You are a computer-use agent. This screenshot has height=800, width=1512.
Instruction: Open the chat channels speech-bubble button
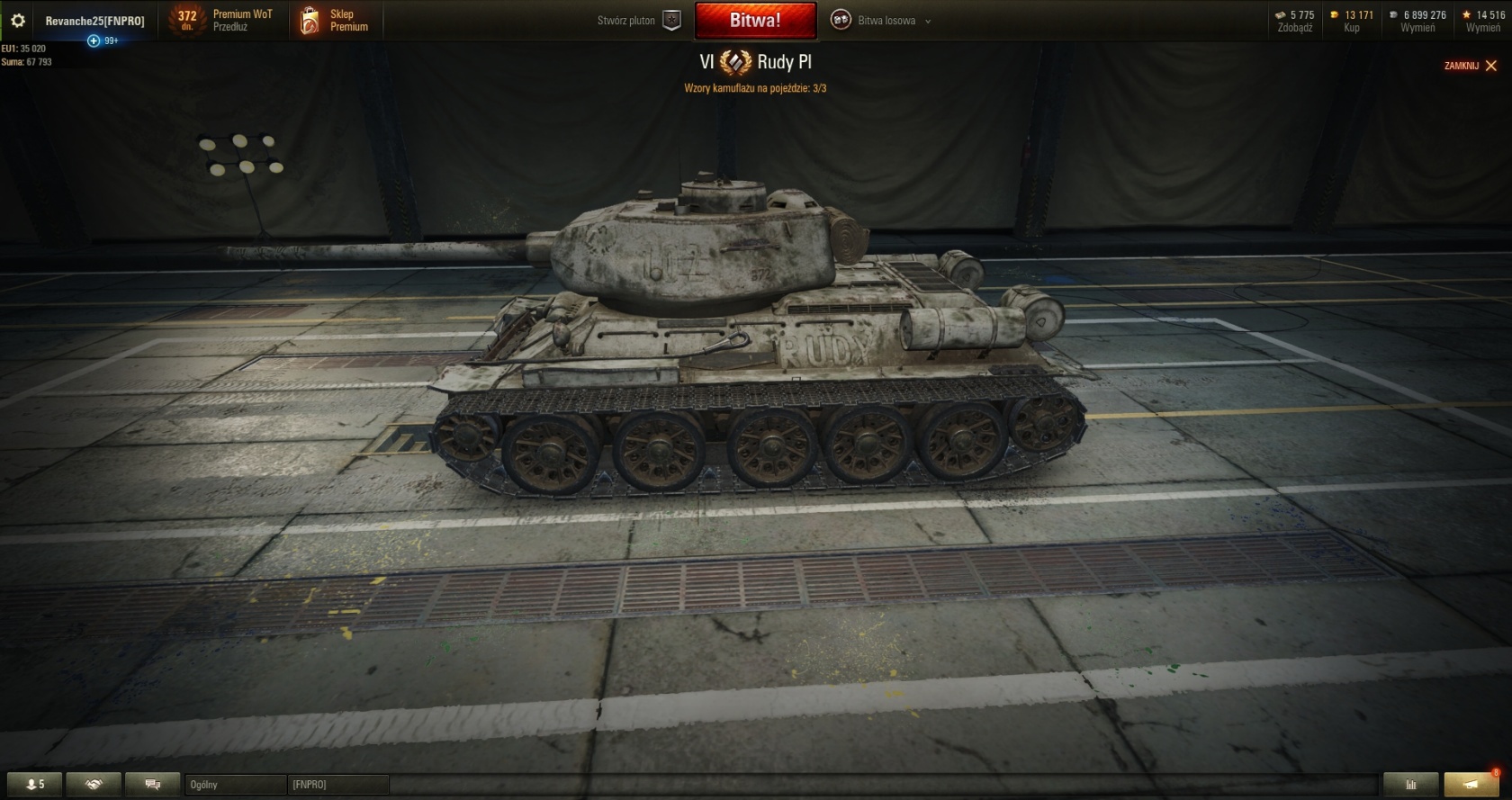pyautogui.click(x=152, y=785)
